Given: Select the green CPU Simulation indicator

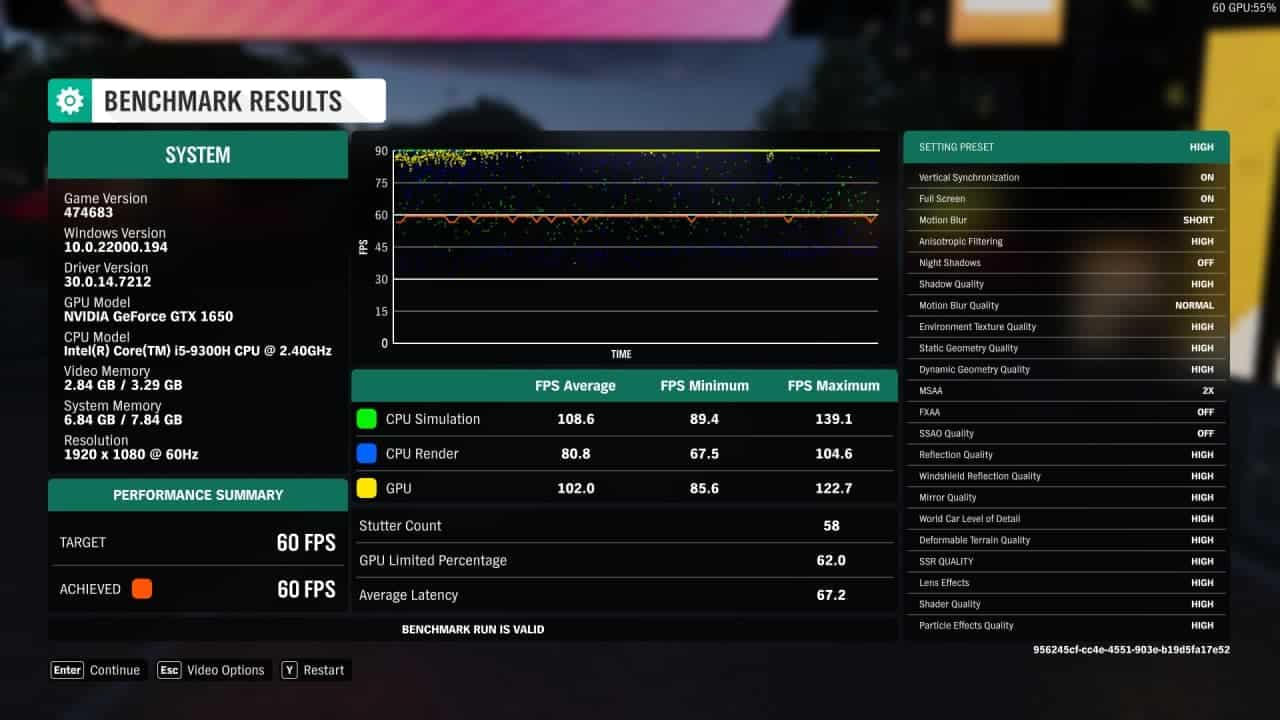Looking at the screenshot, I should 366,419.
